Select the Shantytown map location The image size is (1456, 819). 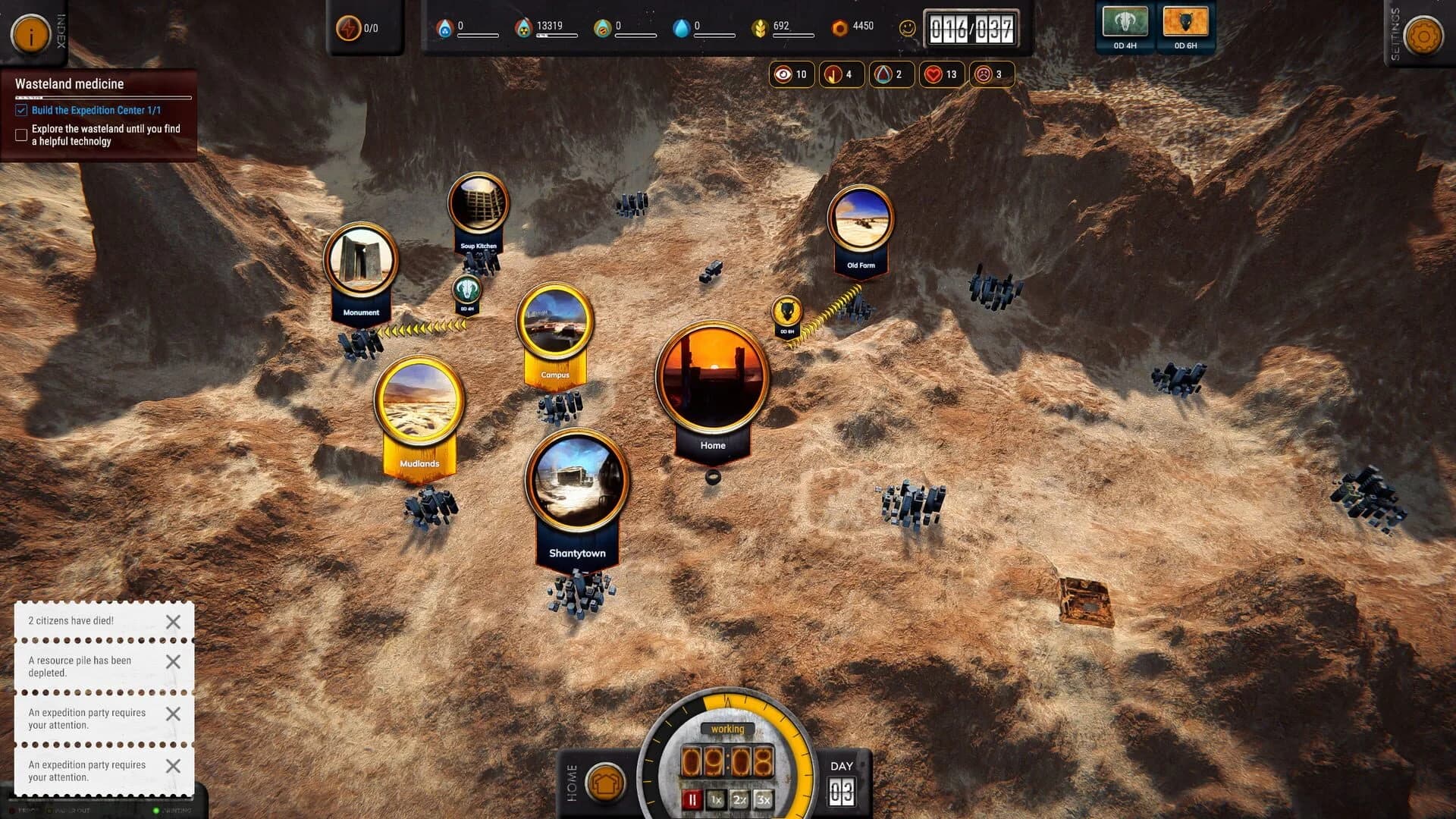click(577, 482)
